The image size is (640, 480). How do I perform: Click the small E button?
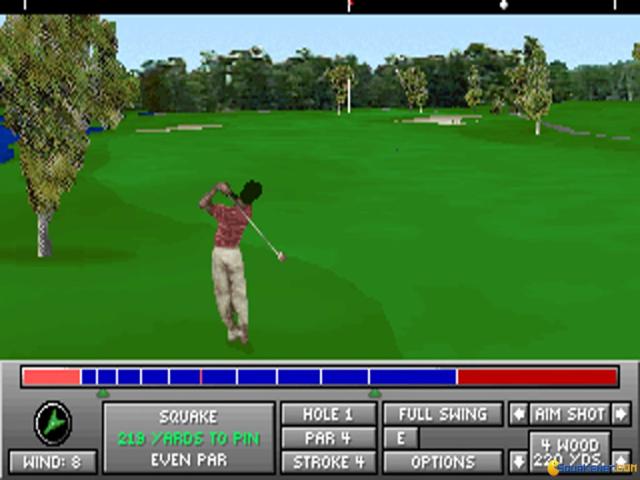coord(401,438)
